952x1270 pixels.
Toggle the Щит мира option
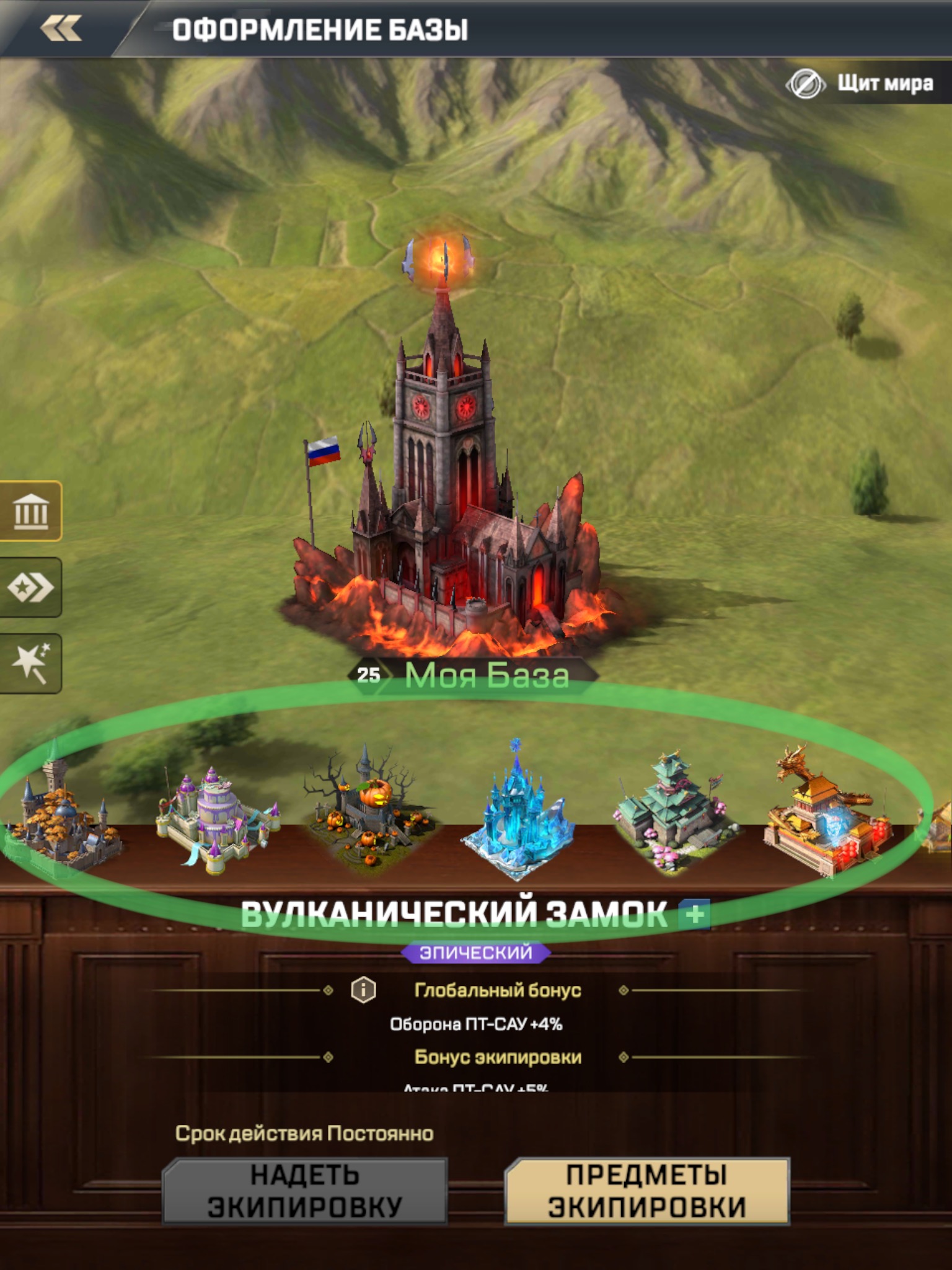[x=862, y=83]
